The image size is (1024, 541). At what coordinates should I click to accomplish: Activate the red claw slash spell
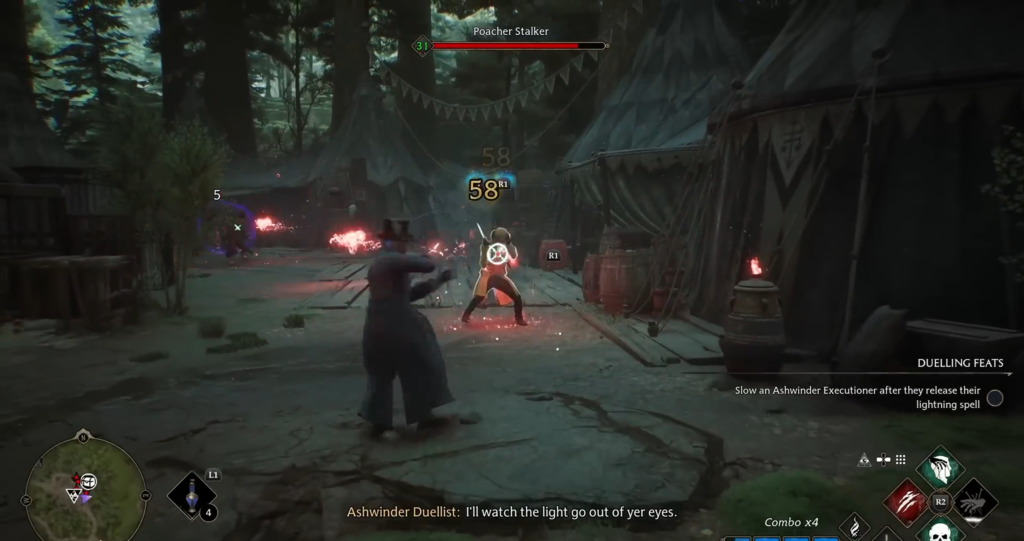905,501
